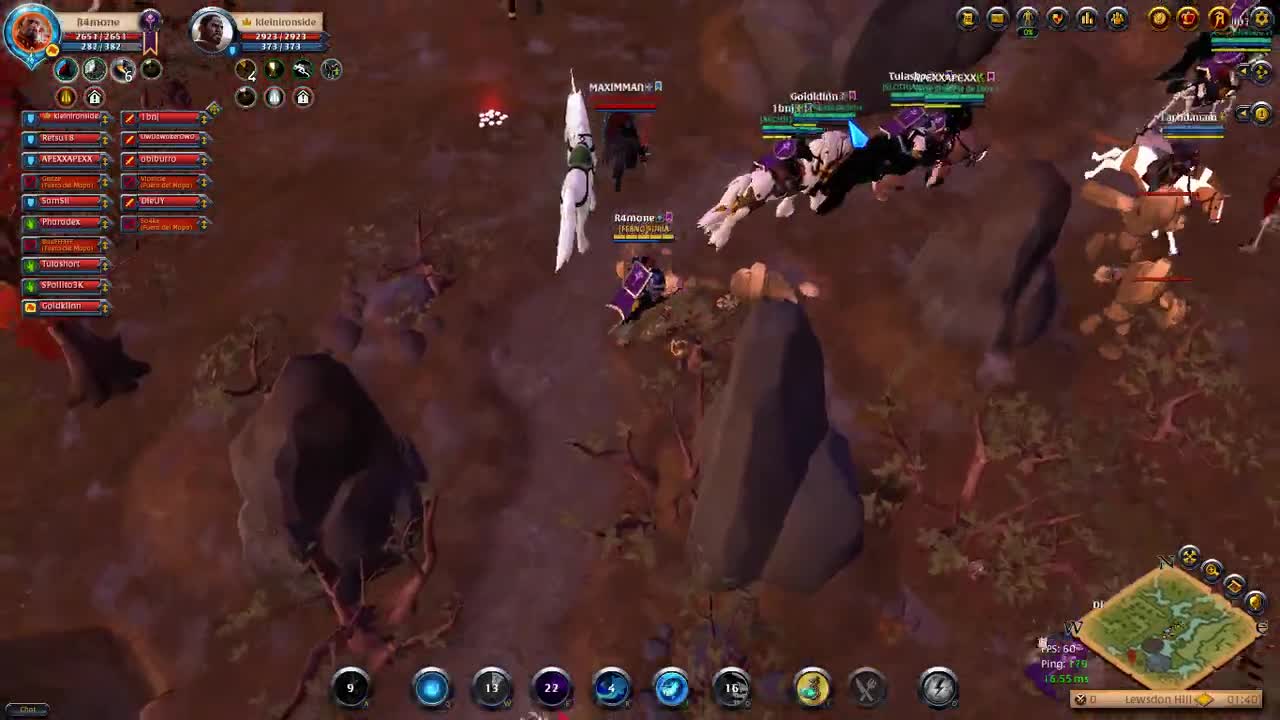Open the heart-shaped status icon
The width and height of the screenshot is (1280, 720).
[1057, 16]
